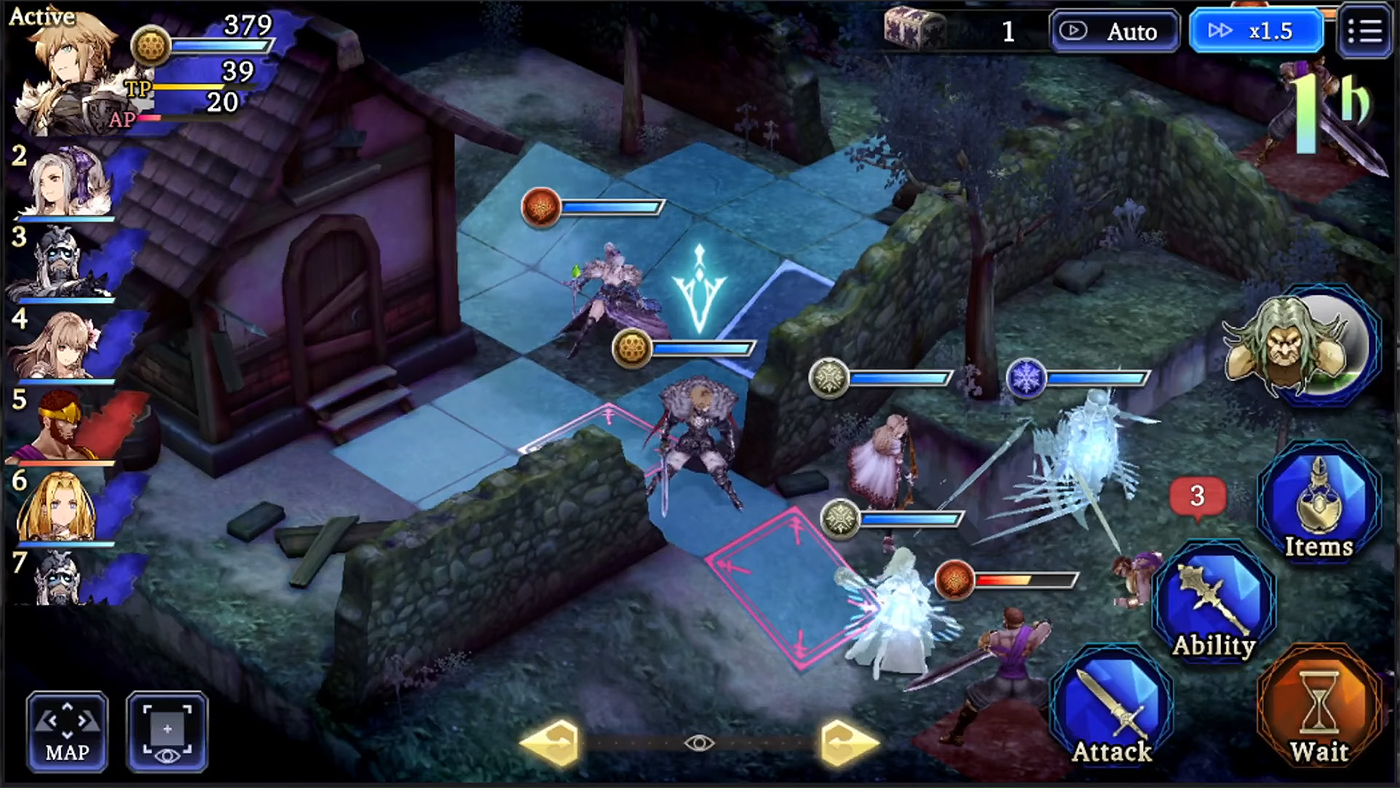Screen dimensions: 1400x788
Task: Rotate camera left with the yellow arrow
Action: tap(551, 742)
